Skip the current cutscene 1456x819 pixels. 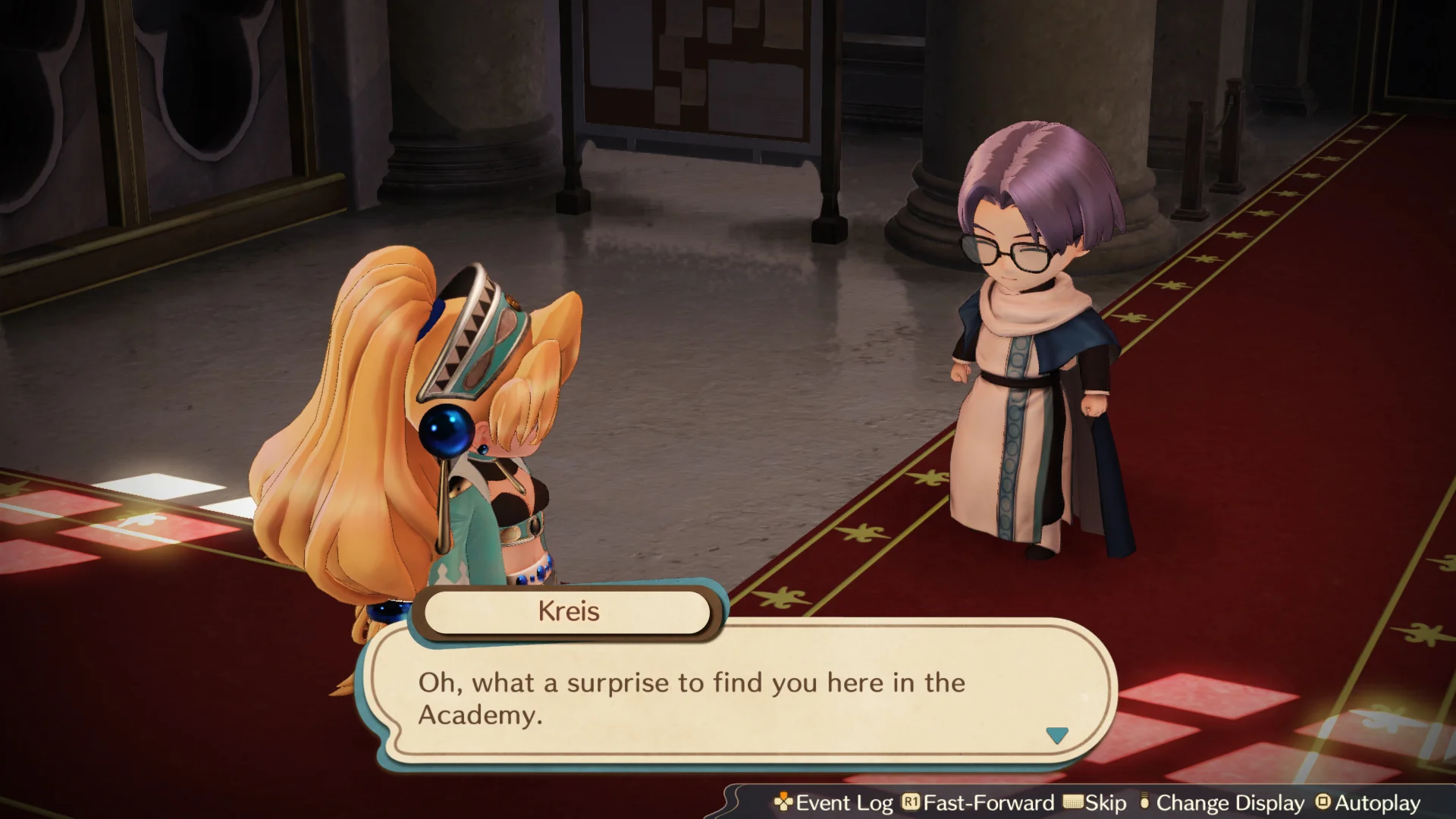[1095, 803]
